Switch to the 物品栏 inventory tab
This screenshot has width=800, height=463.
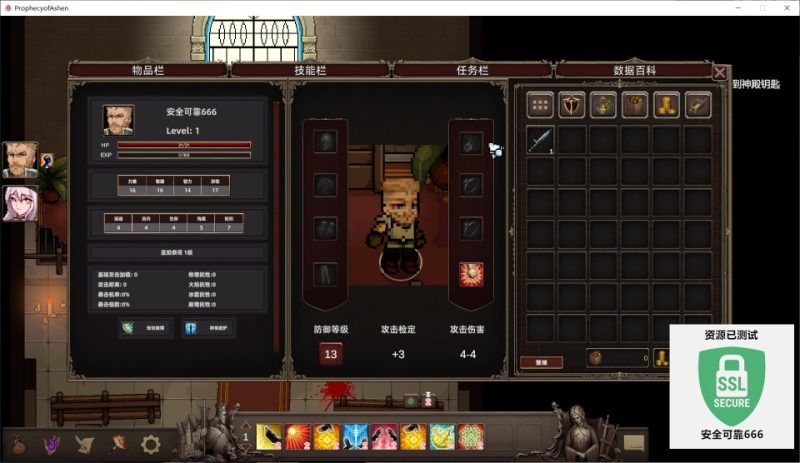coord(147,70)
